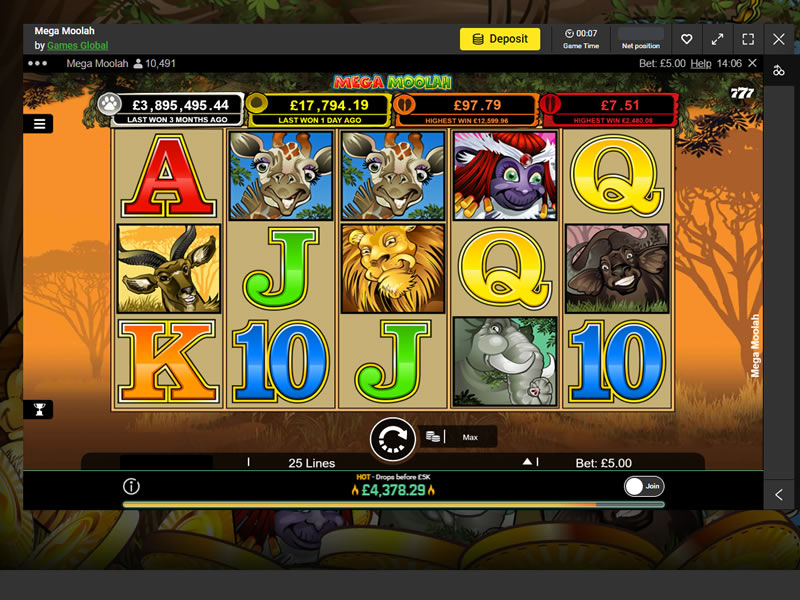Open the trophy panel on the left
Viewport: 800px width, 600px height.
pos(39,409)
